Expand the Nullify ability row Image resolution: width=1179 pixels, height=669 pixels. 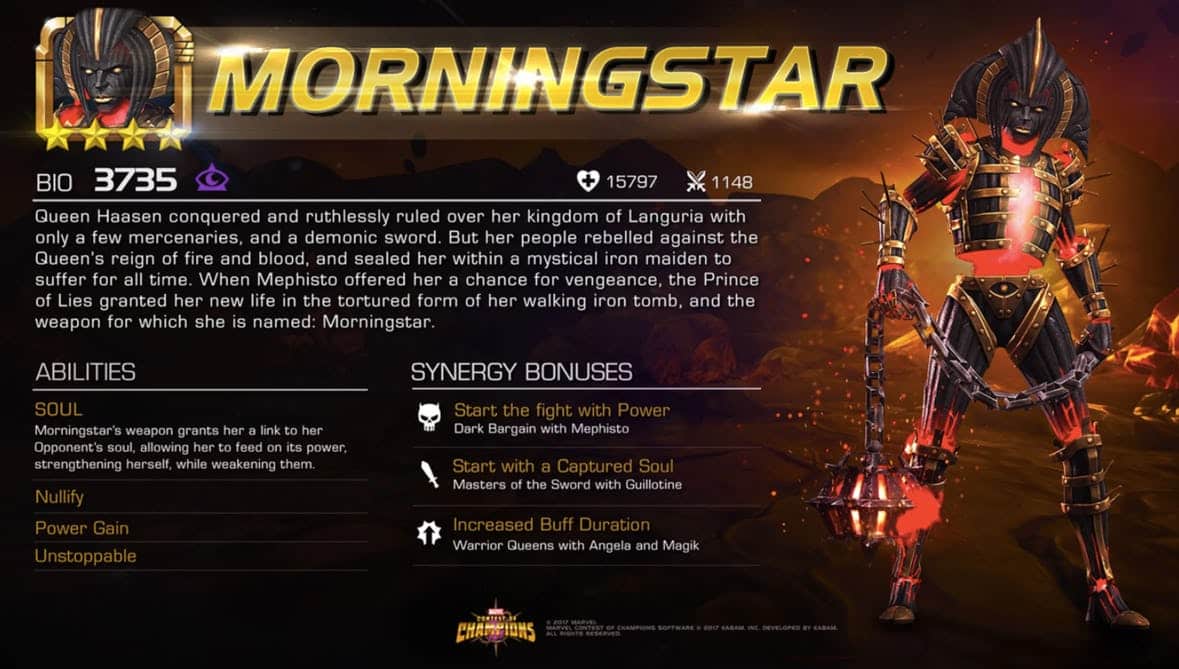tap(59, 497)
